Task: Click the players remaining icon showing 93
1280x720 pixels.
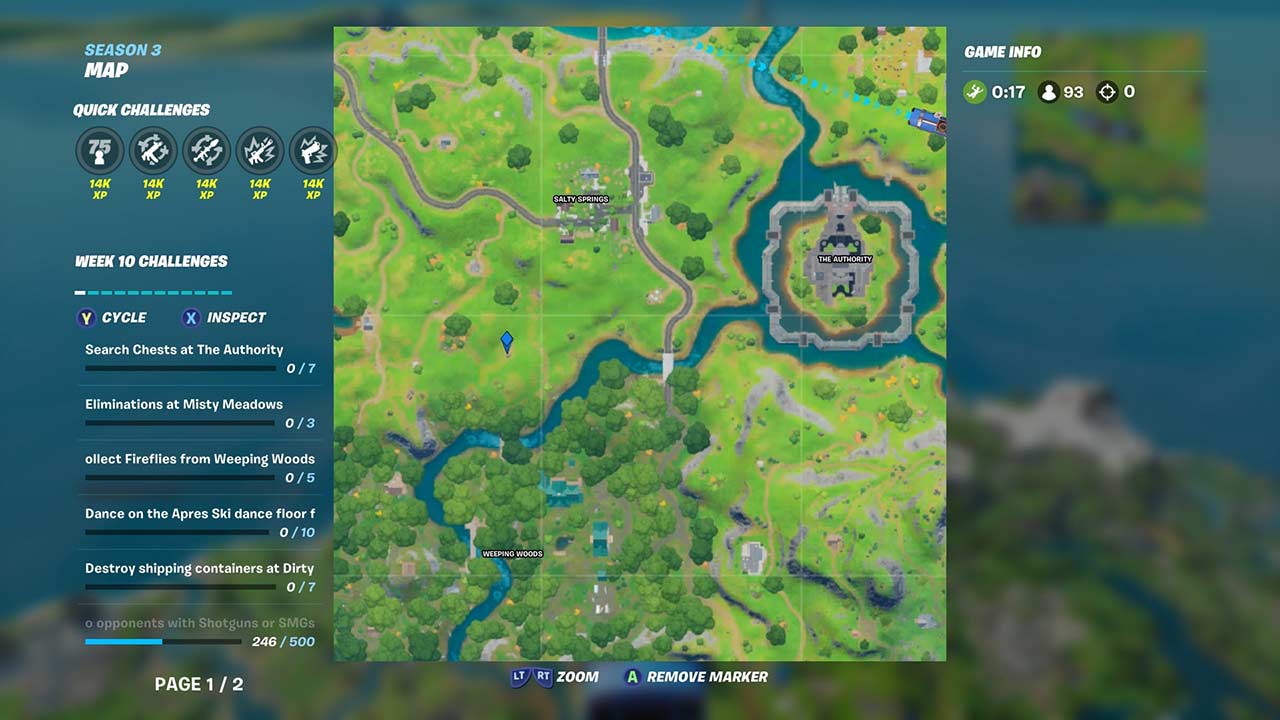Action: click(x=1047, y=91)
